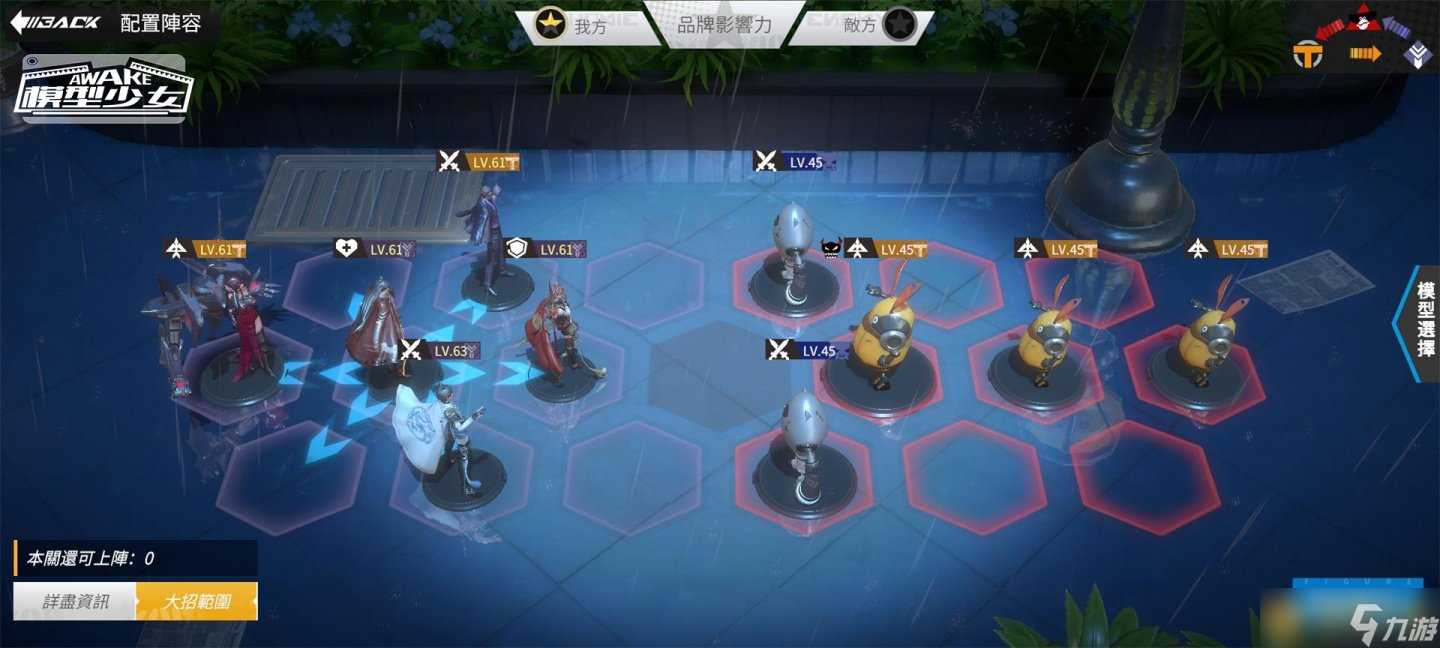Viewport: 1440px width, 648px height.
Task: Open the 品牌影響力 panel
Action: point(724,25)
